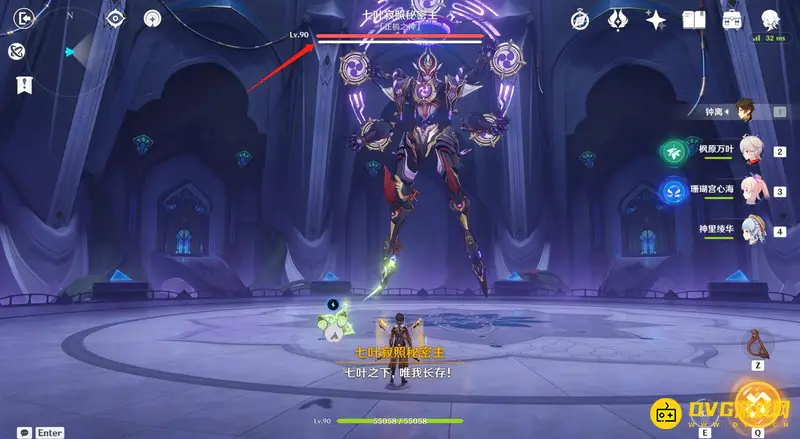Open the co-op mode icon
This screenshot has height=439, width=800.
point(152,18)
